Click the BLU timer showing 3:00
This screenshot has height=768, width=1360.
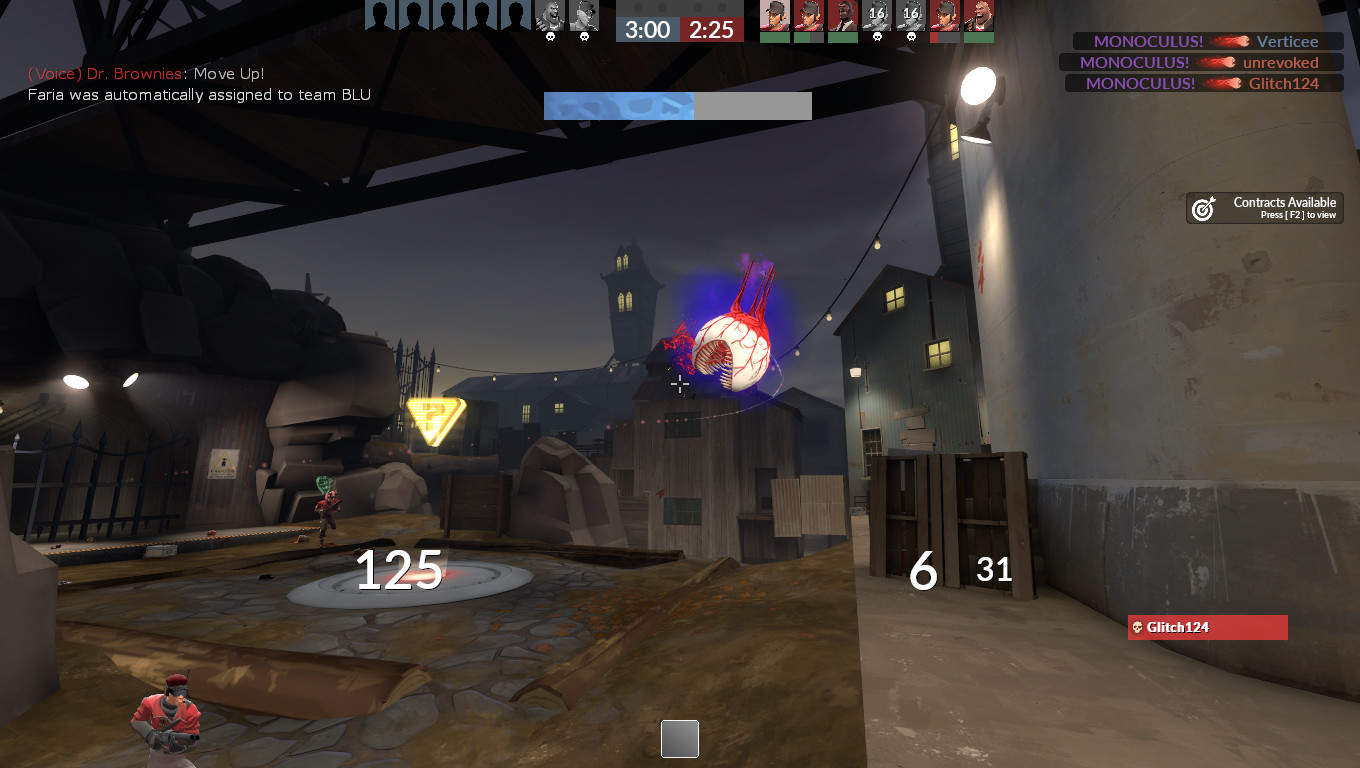648,29
